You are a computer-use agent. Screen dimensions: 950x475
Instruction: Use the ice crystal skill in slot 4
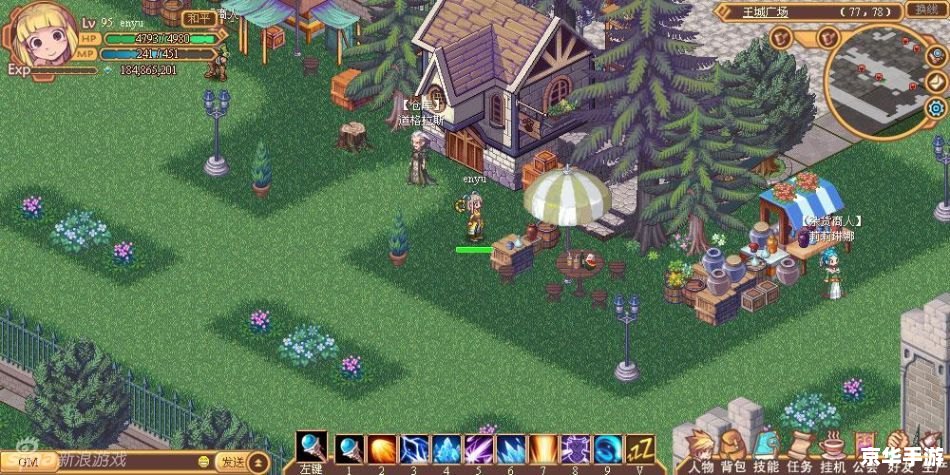point(446,449)
